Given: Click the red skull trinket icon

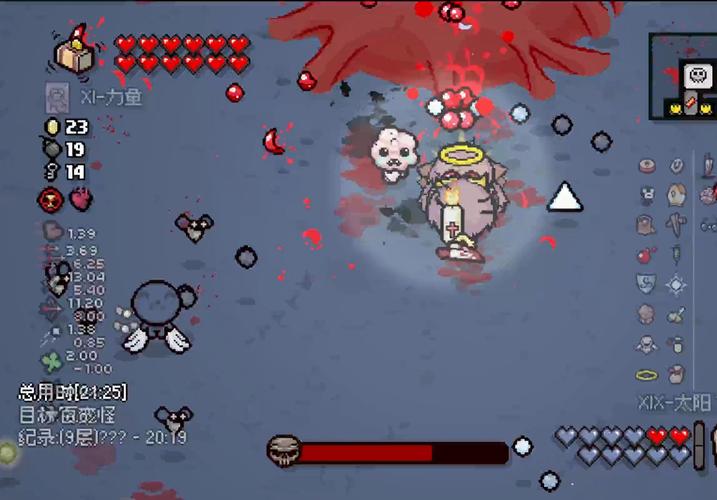Looking at the screenshot, I should click(51, 199).
